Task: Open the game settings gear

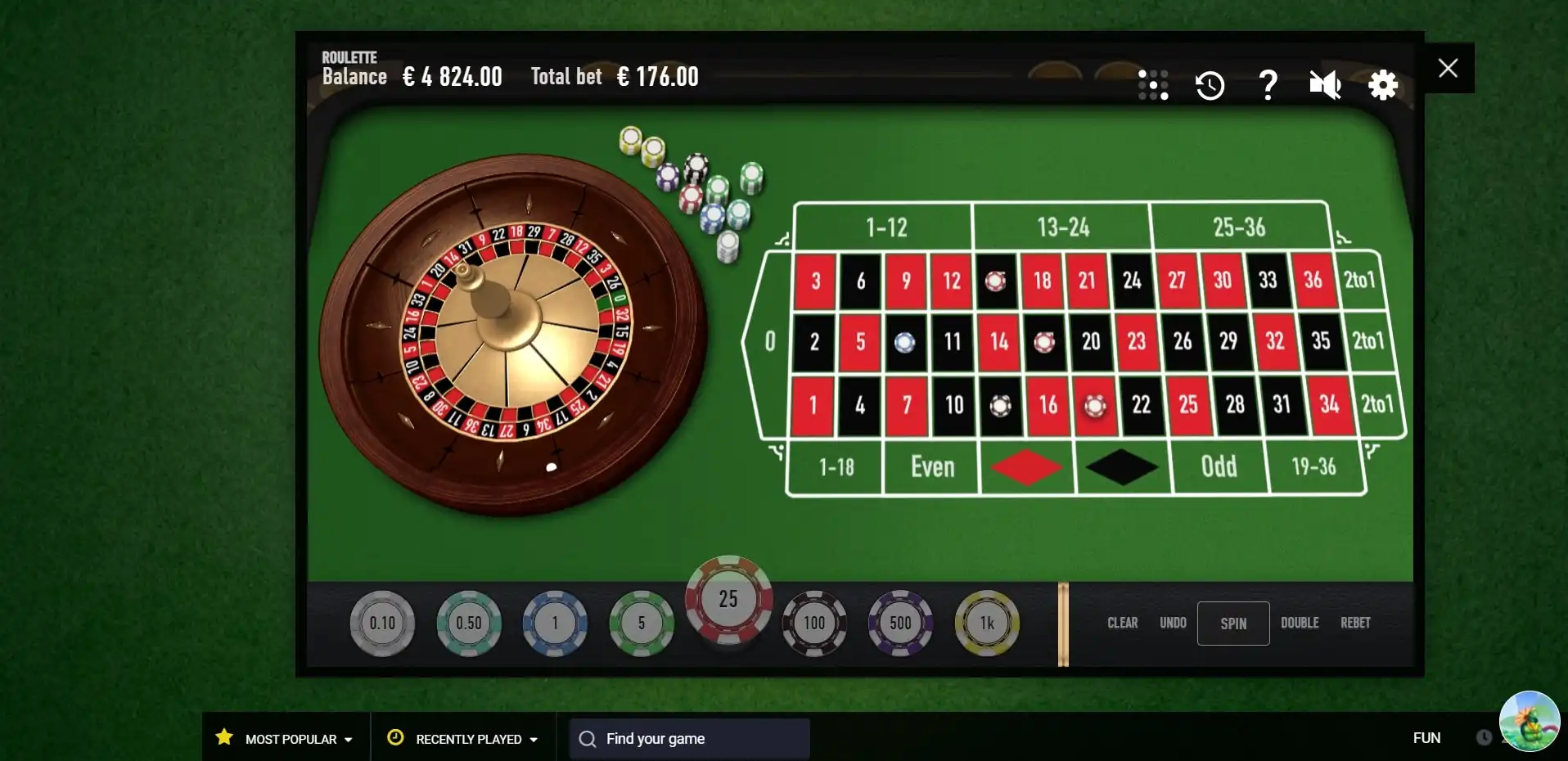Action: coord(1382,85)
